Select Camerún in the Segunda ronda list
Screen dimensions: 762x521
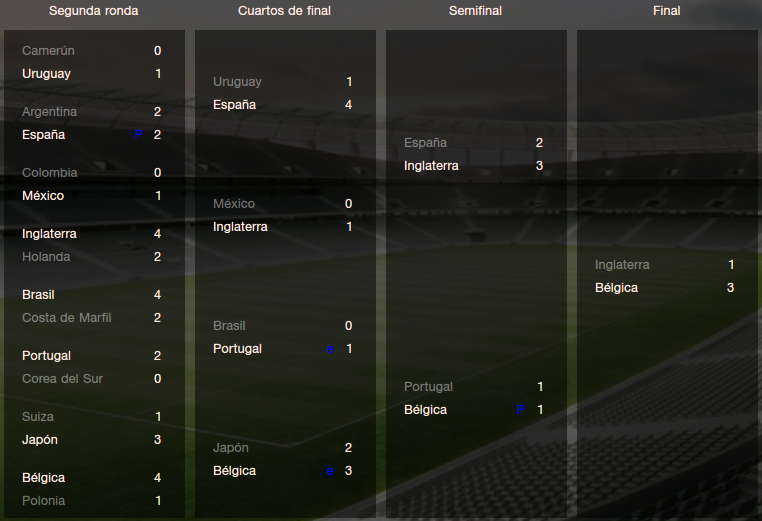coord(48,51)
